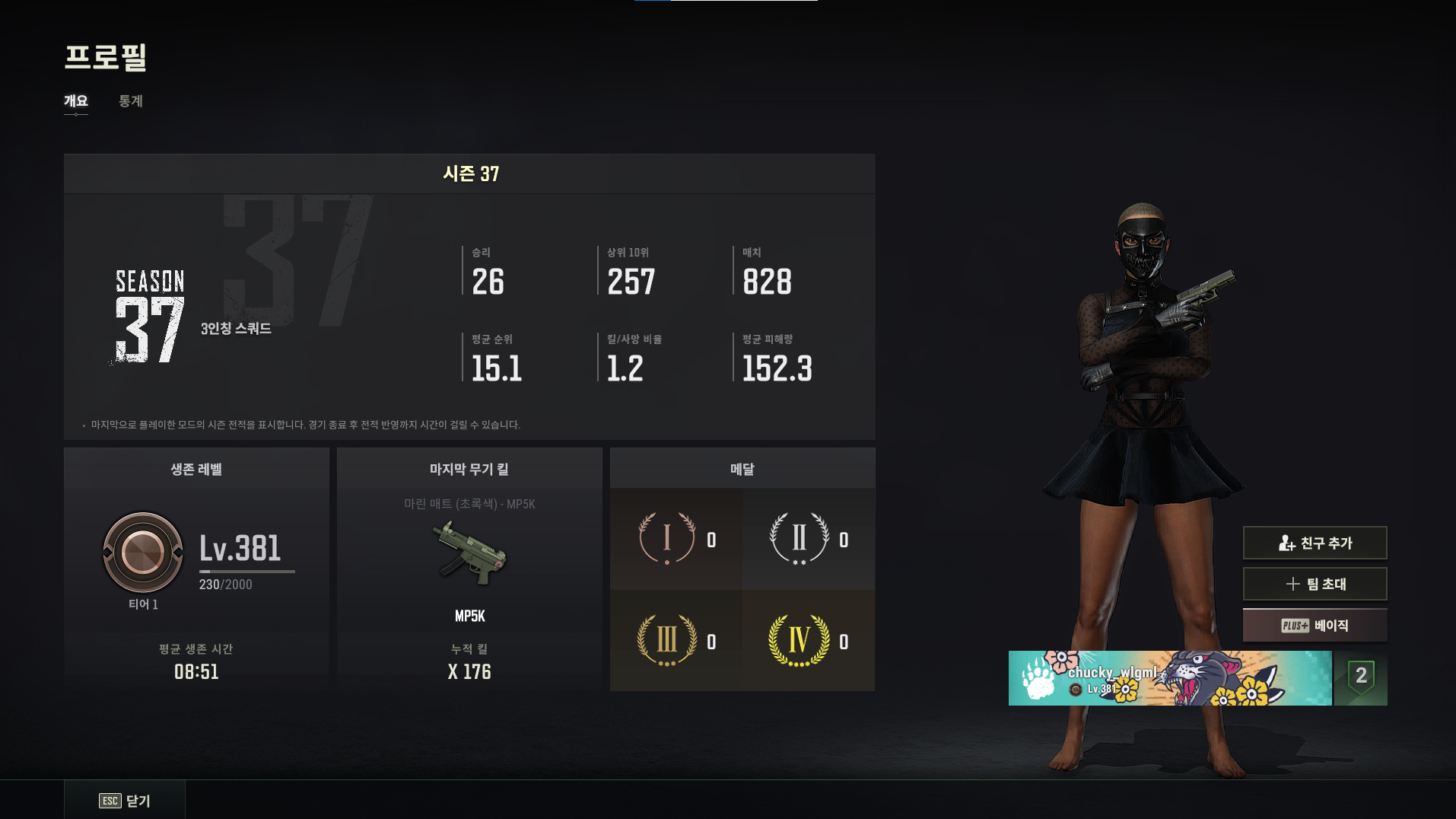Open the PLUS+ 베이직 badge button
Screen dimensions: 1456x819
coord(1315,625)
